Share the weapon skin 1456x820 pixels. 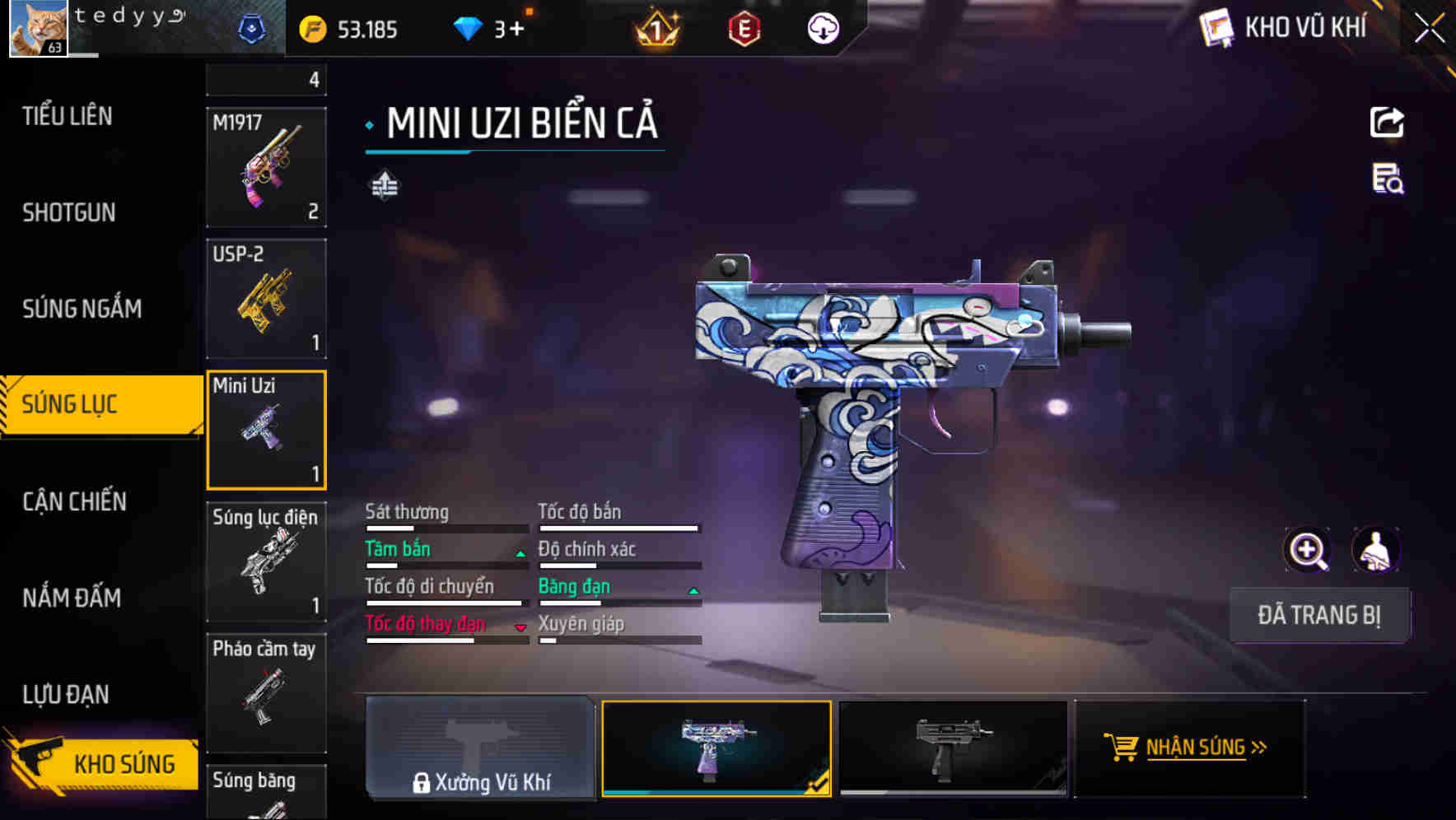[1387, 123]
